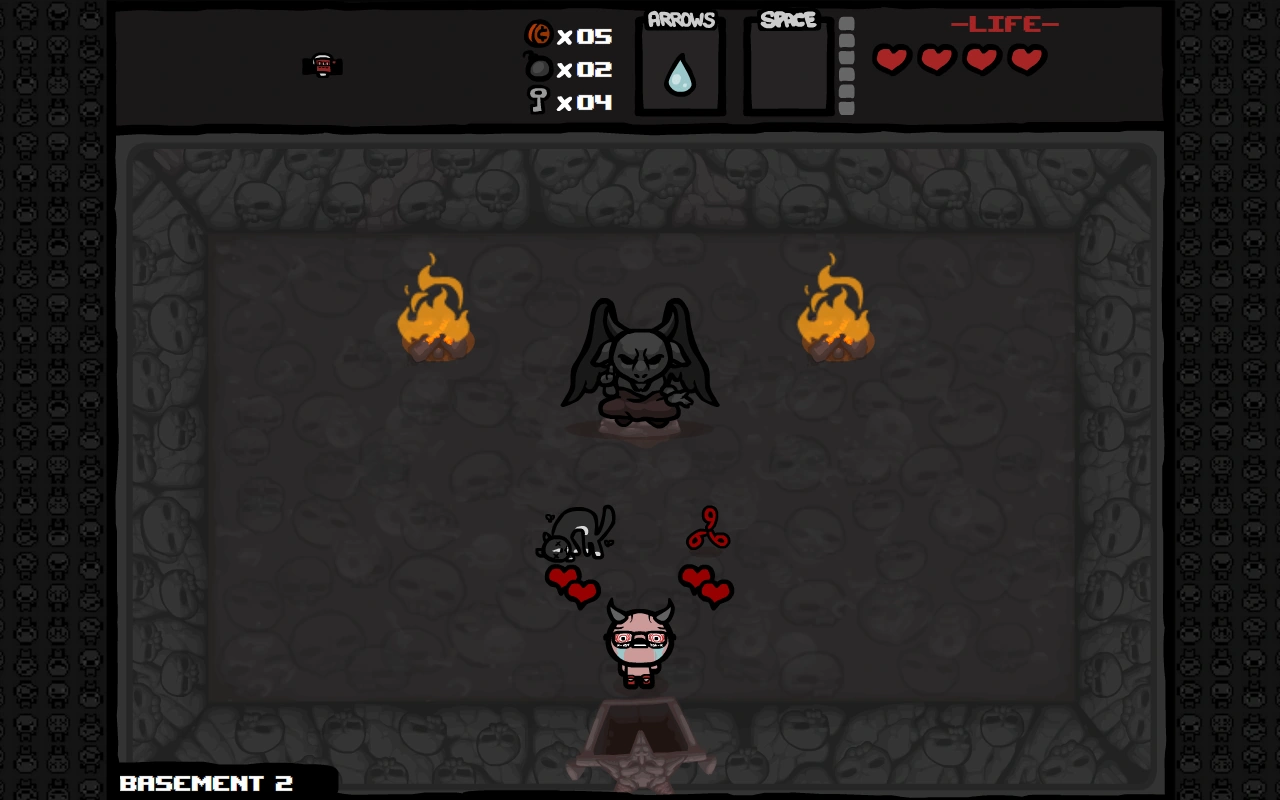Click the SPACE item slot label

(x=787, y=17)
